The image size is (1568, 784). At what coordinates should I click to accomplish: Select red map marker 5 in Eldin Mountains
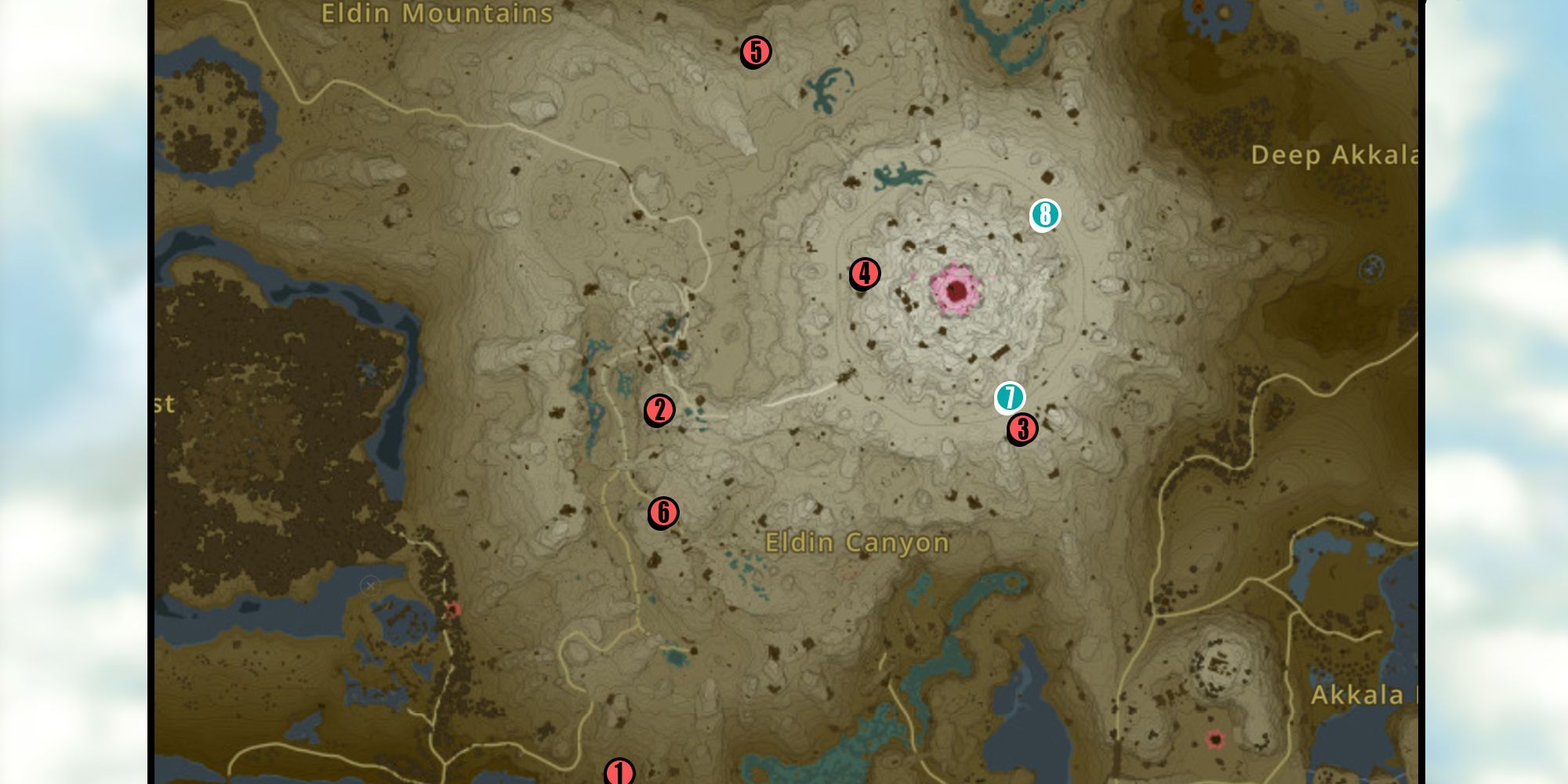coord(754,53)
